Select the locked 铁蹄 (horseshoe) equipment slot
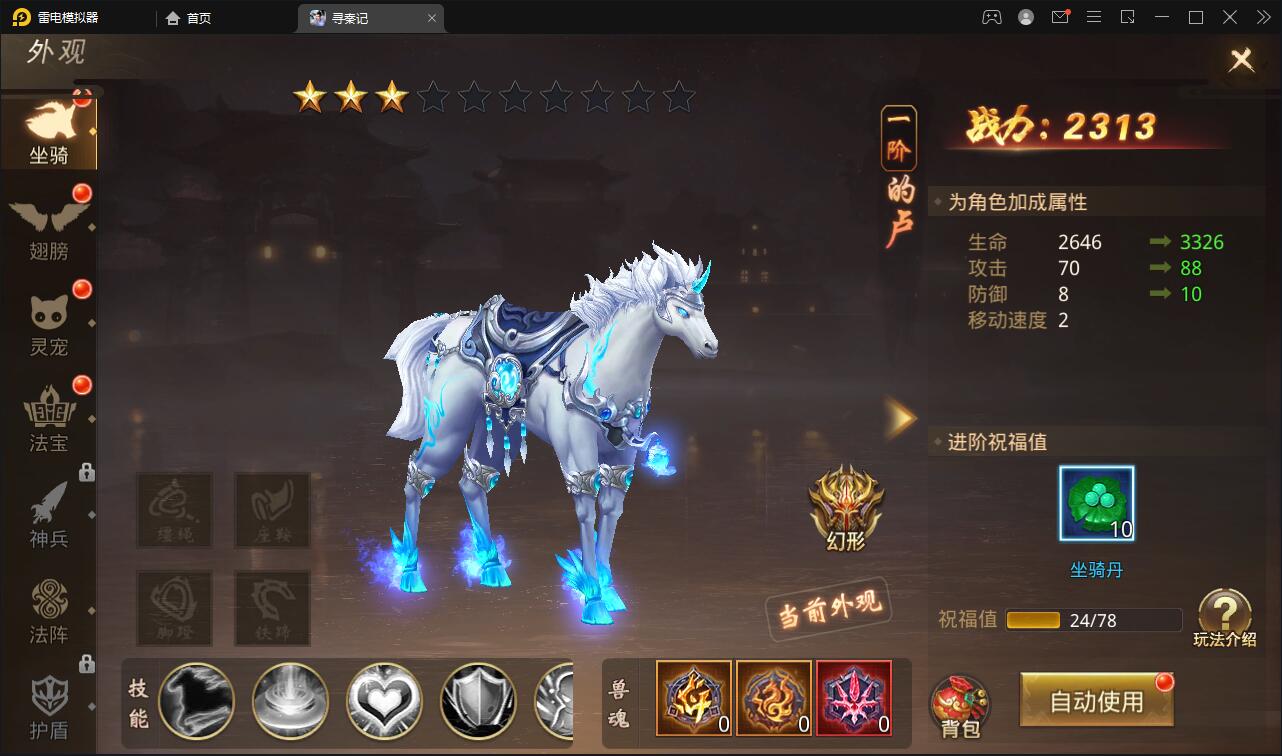1282x756 pixels. coord(272,608)
